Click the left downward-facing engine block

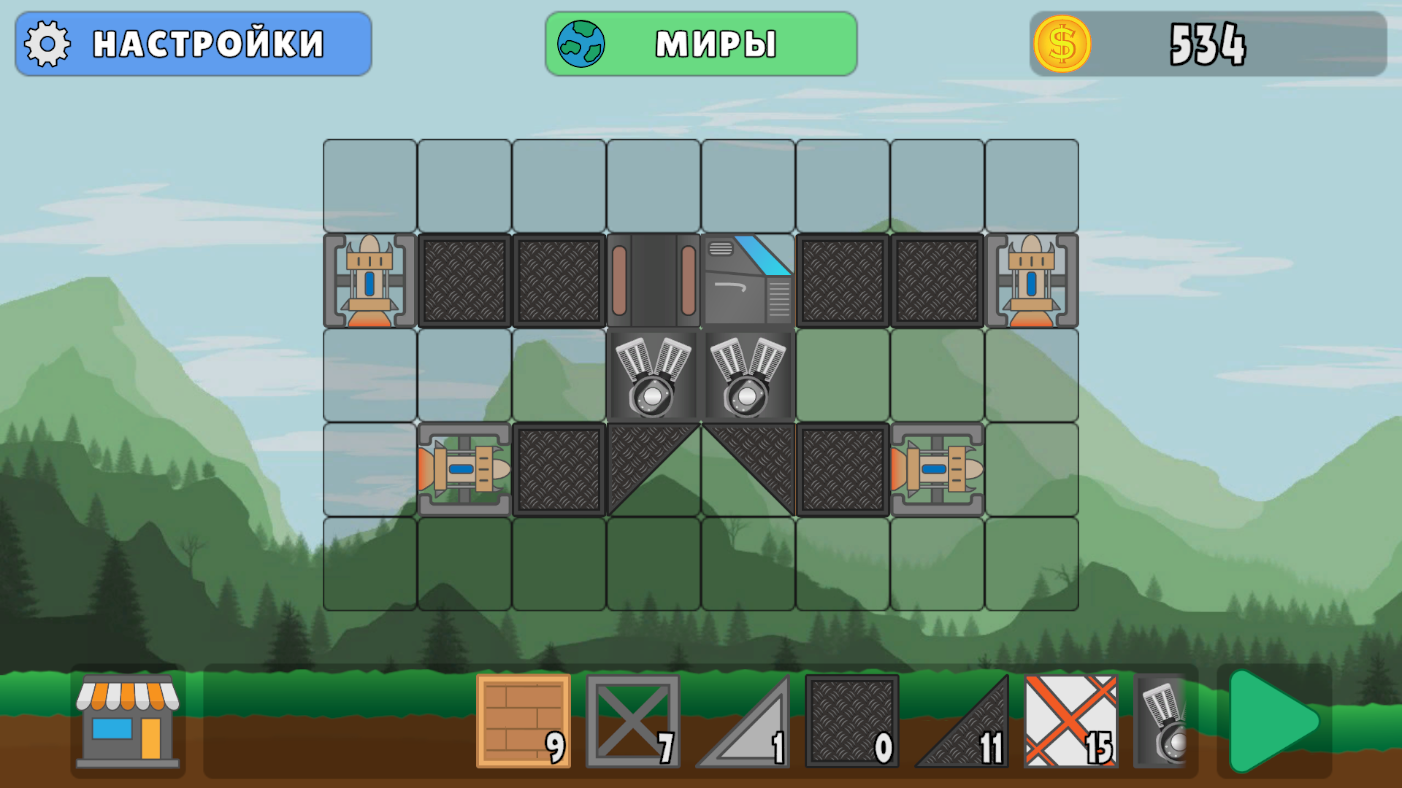[653, 375]
